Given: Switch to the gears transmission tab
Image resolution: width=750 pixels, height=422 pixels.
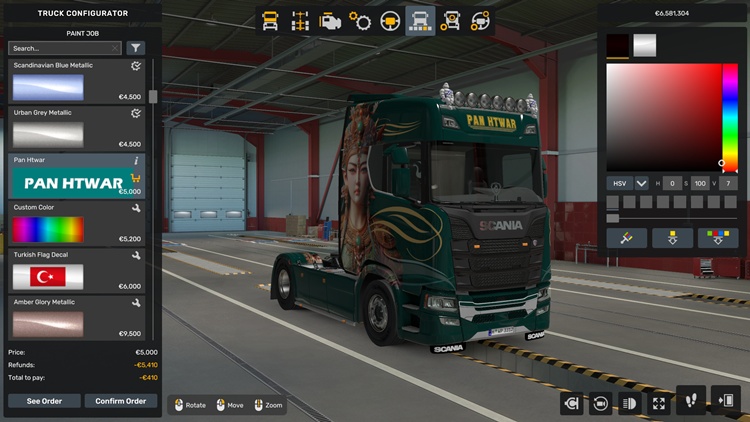Looking at the screenshot, I should click(360, 20).
